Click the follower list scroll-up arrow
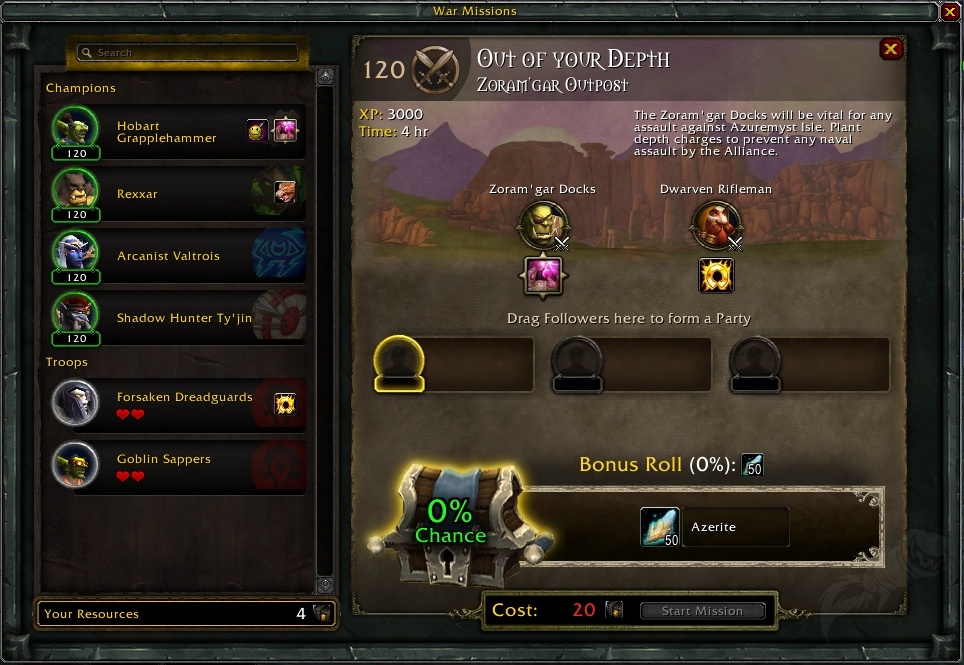Screen dimensions: 964x665 click(x=325, y=76)
